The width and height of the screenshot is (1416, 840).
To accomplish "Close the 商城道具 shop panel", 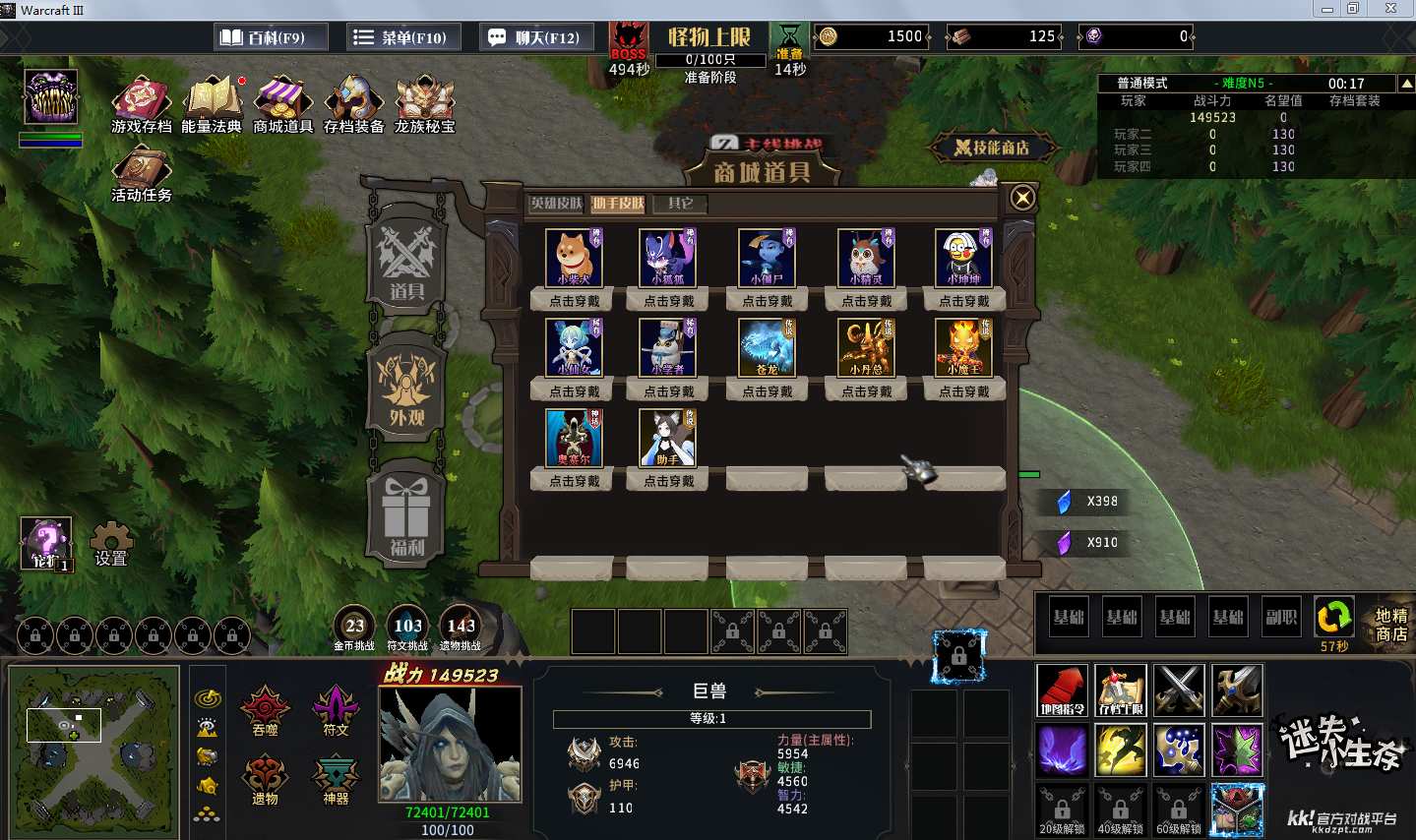I will [1022, 198].
